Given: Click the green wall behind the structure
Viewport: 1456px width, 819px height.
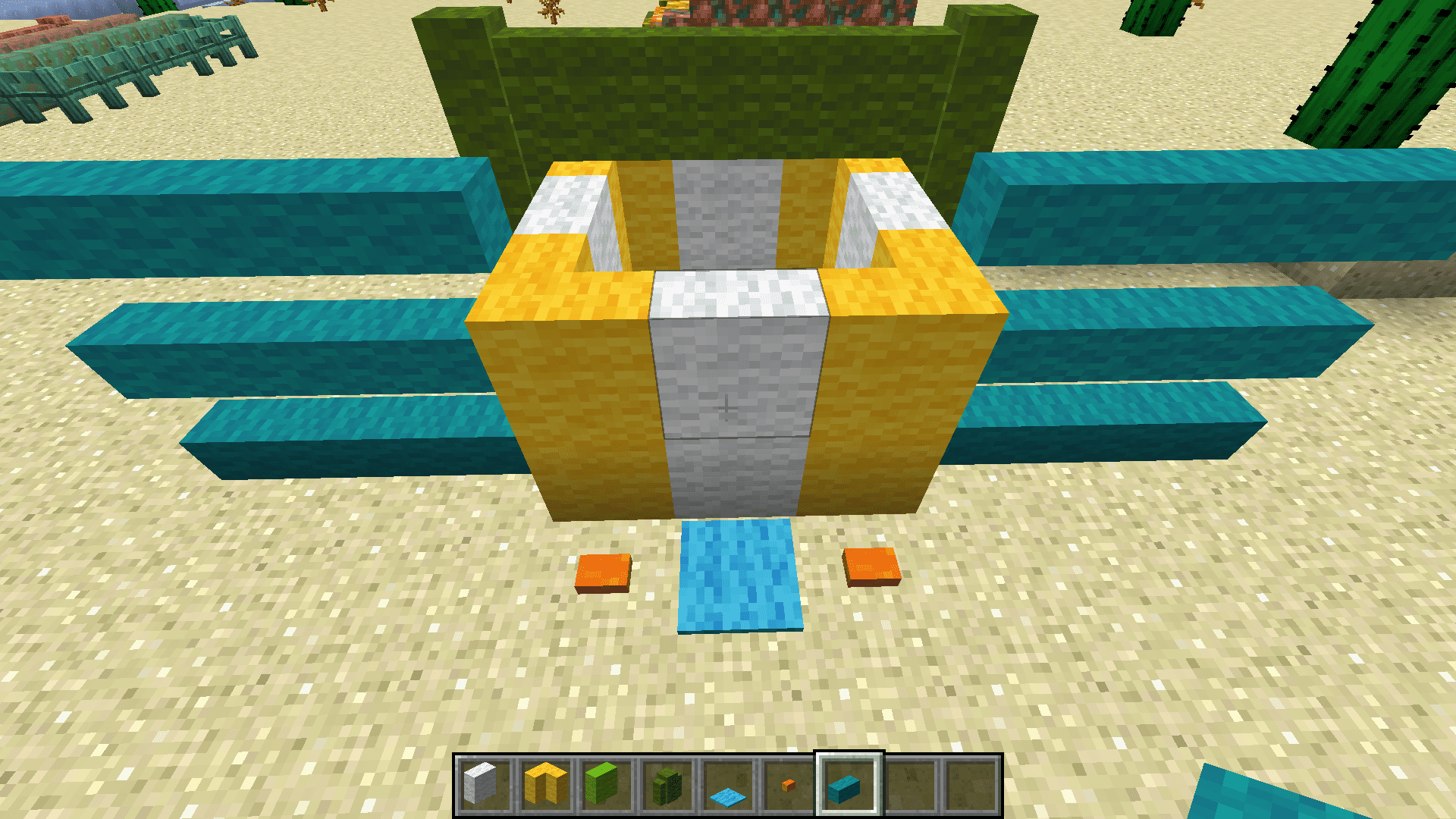Looking at the screenshot, I should [x=720, y=91].
